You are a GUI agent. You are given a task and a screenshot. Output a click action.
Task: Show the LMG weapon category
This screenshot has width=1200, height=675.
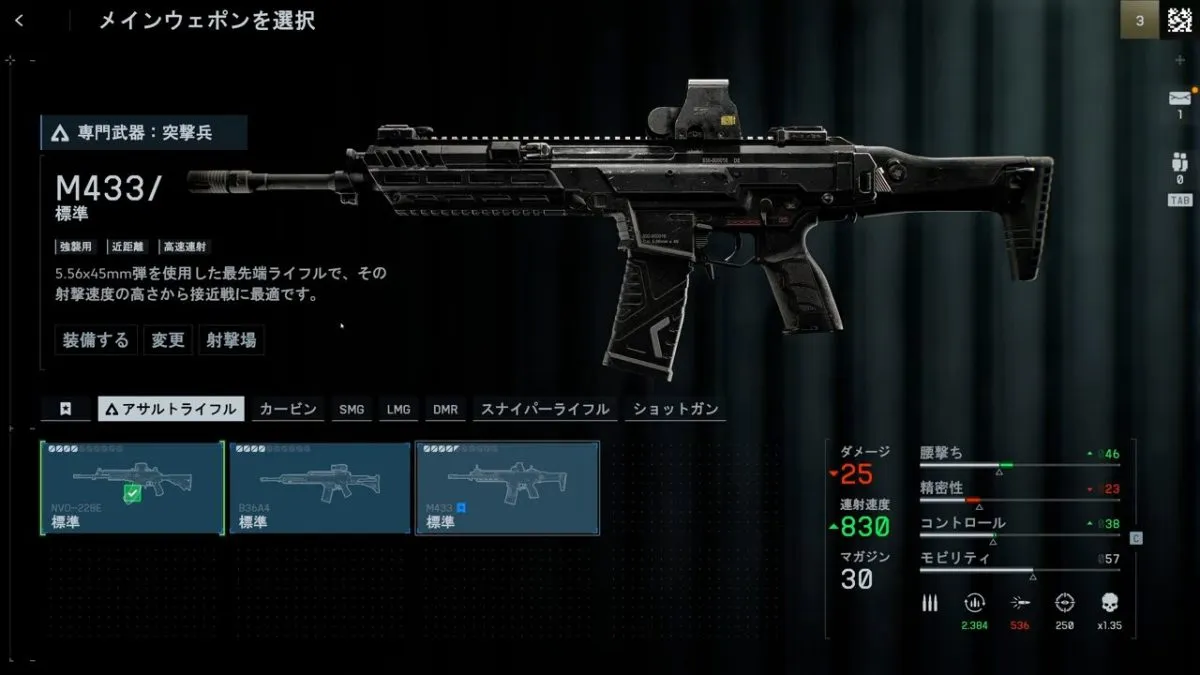coord(399,409)
